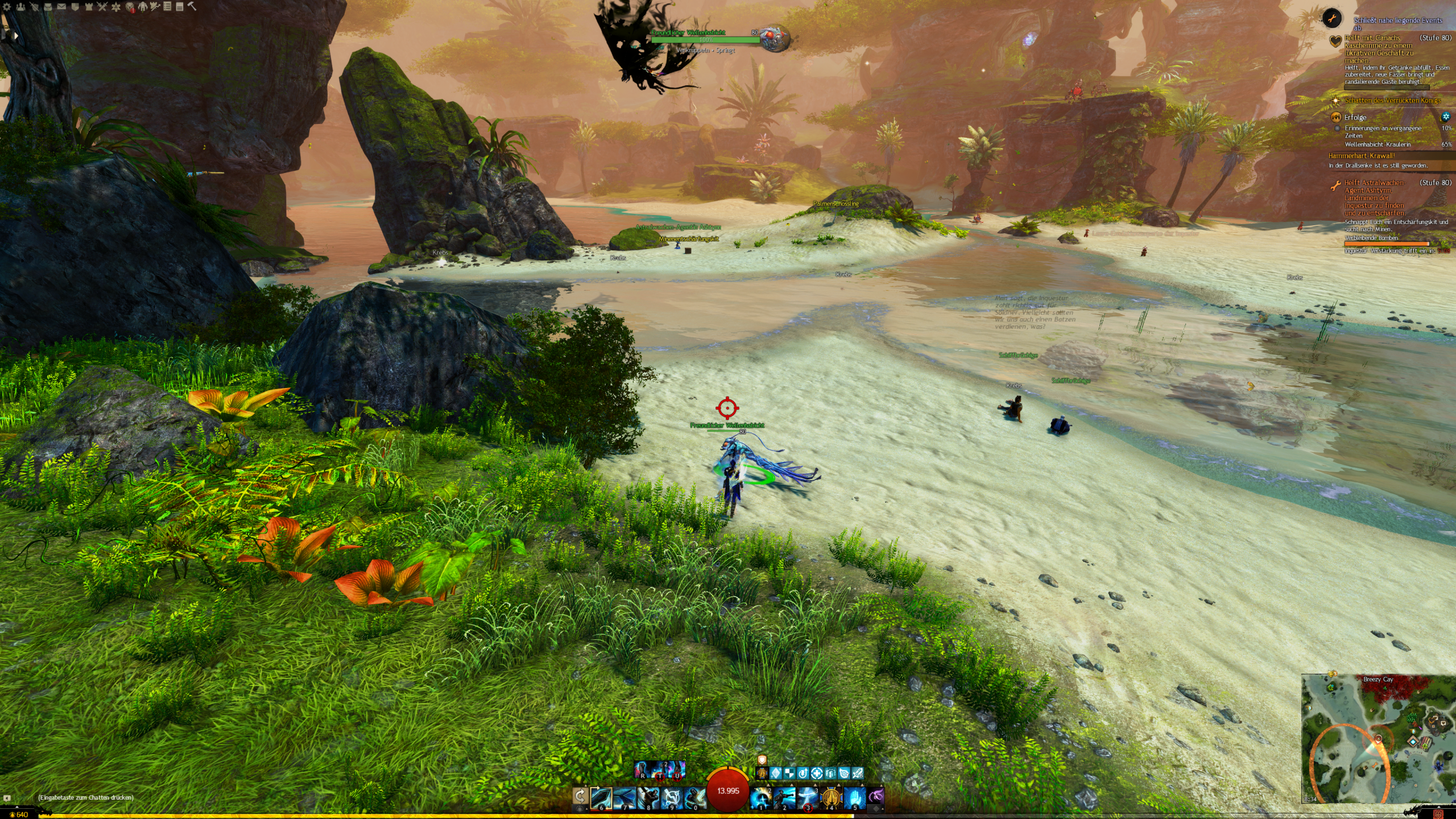Open the hammer crafting icon in the top bar
The height and width of the screenshot is (819, 1456).
(192, 7)
